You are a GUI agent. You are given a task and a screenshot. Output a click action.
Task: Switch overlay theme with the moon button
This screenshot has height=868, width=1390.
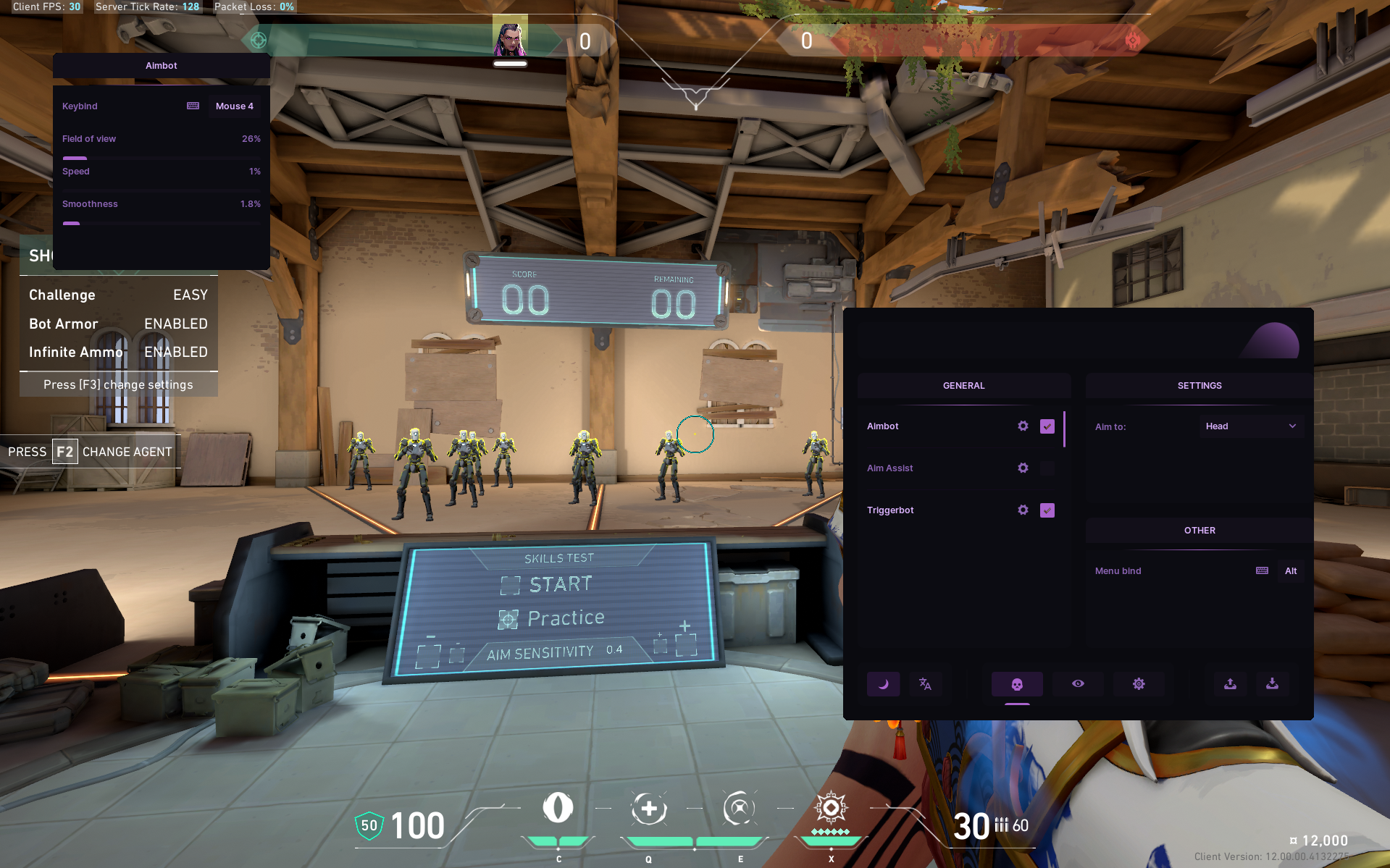click(x=883, y=684)
